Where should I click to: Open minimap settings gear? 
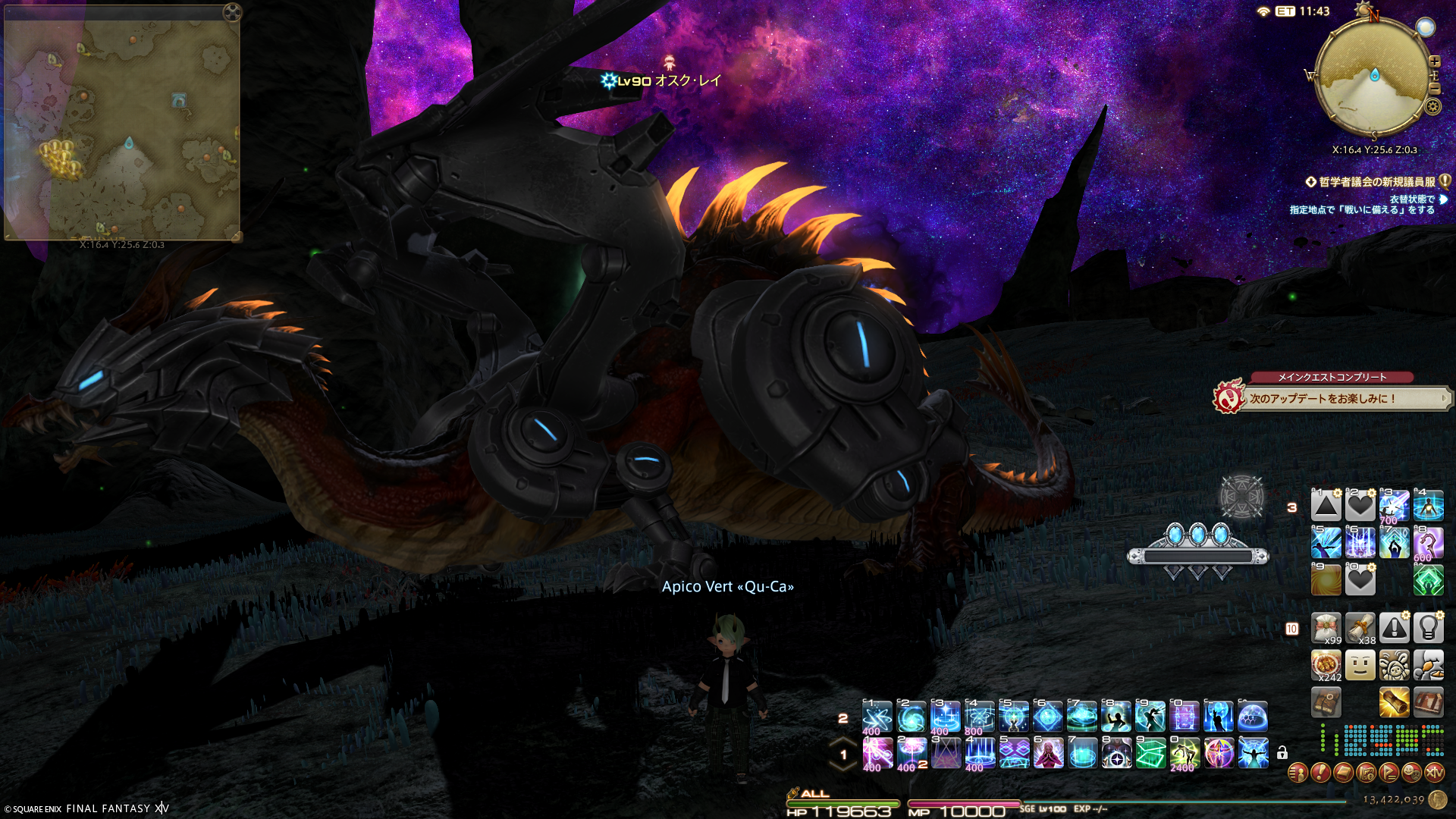(x=1433, y=106)
